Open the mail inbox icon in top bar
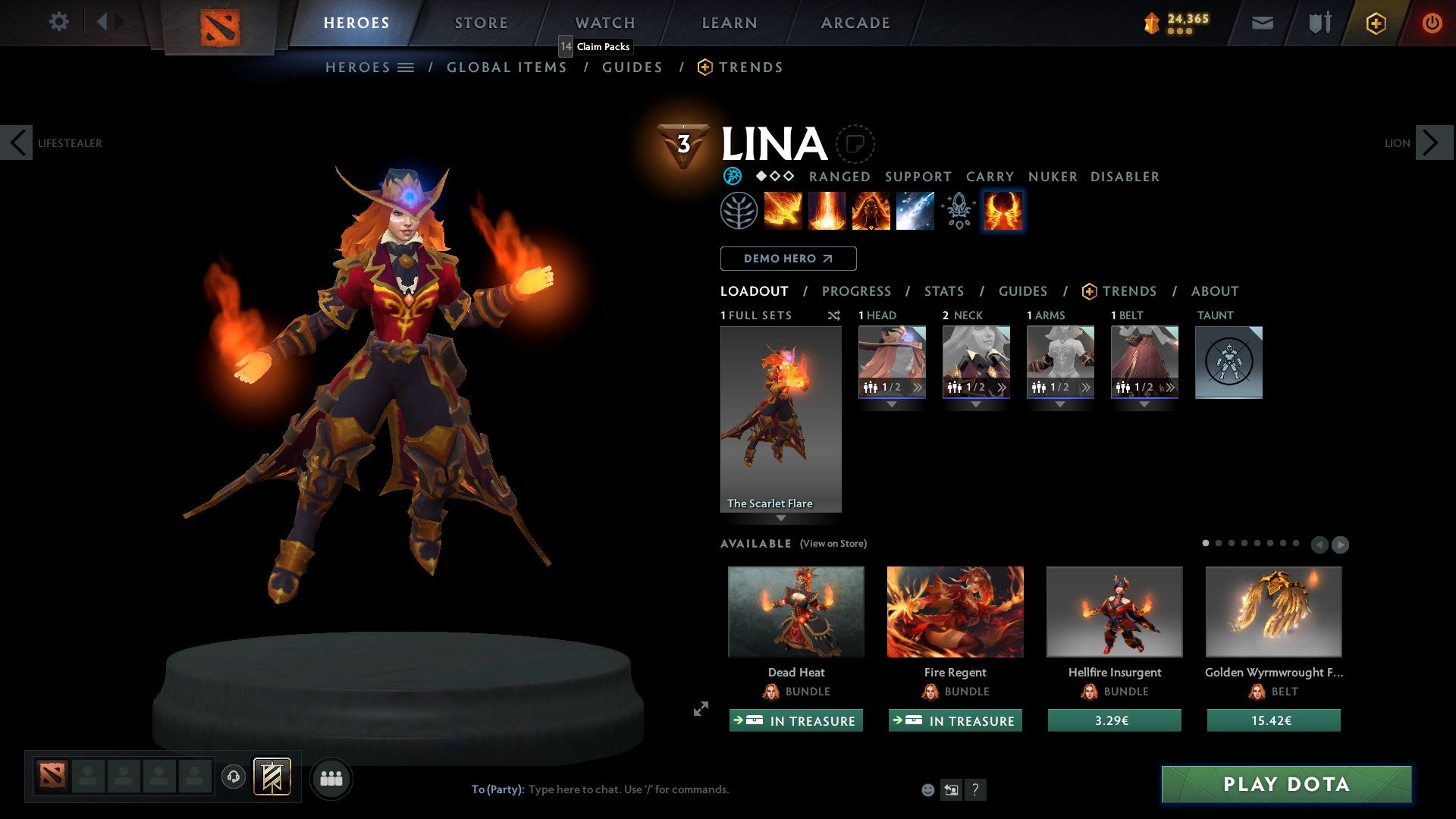The image size is (1456, 819). point(1262,23)
